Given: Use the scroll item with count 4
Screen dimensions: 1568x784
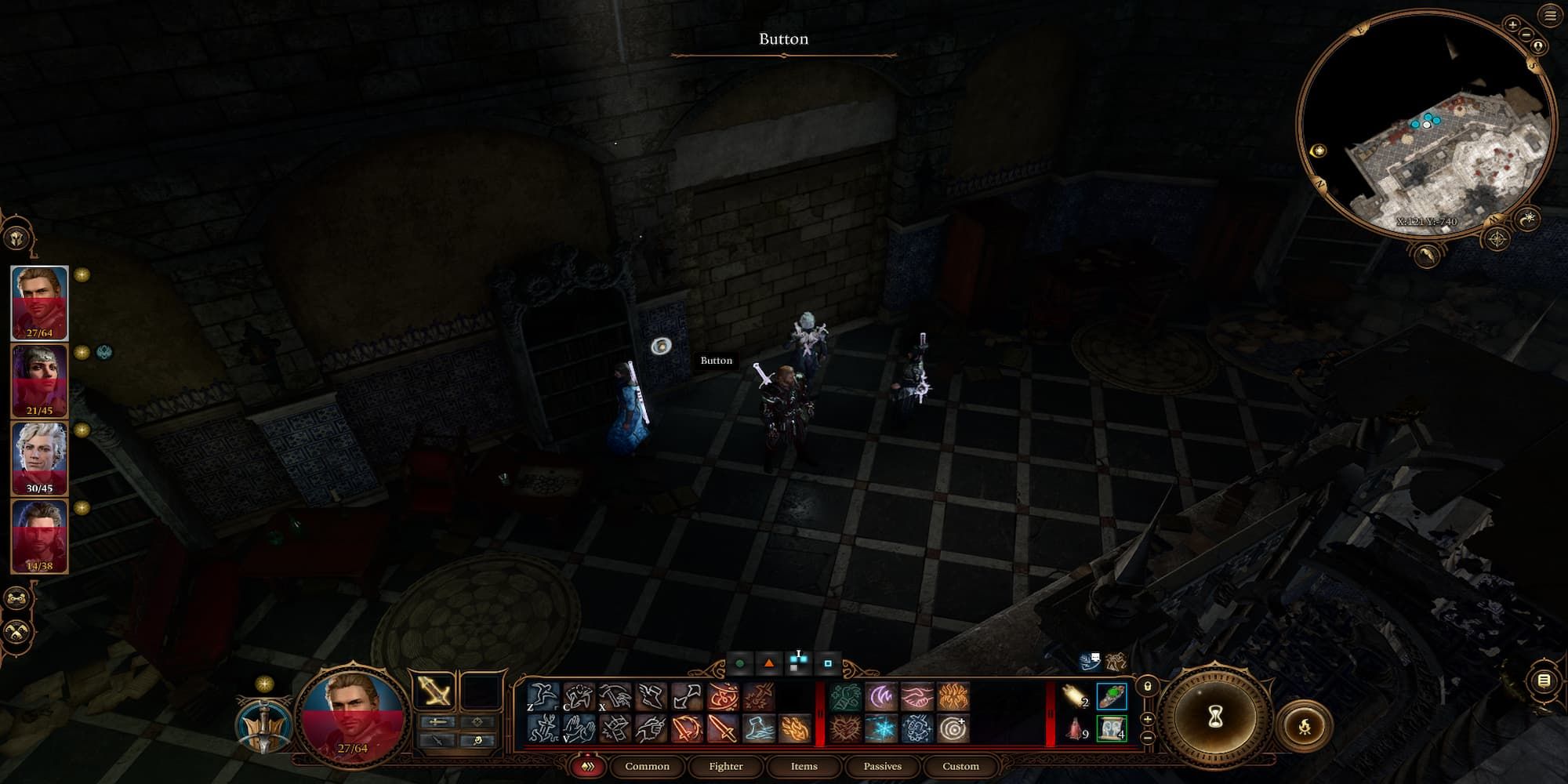Looking at the screenshot, I should (1111, 729).
